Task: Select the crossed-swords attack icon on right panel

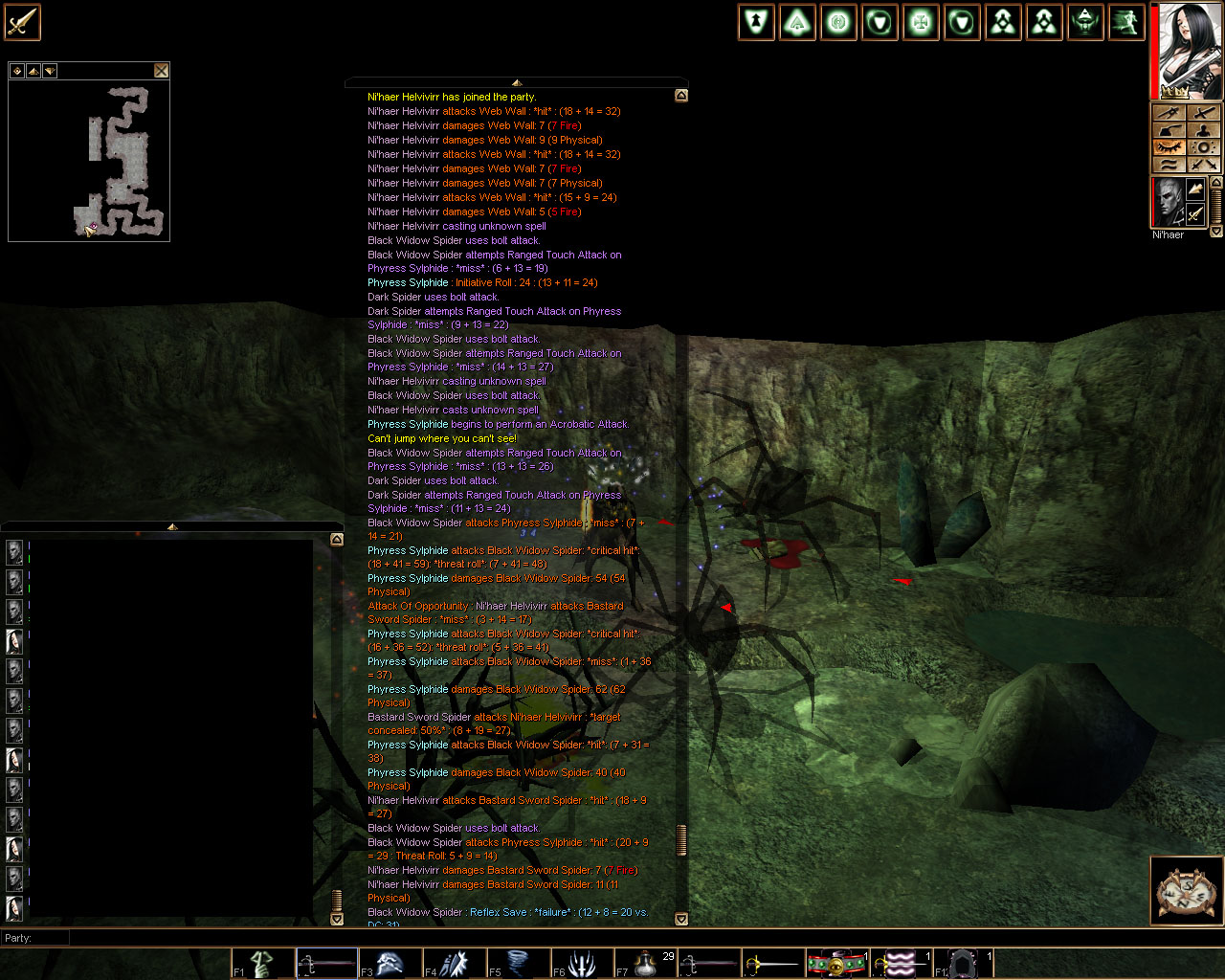Action: coord(1204,165)
